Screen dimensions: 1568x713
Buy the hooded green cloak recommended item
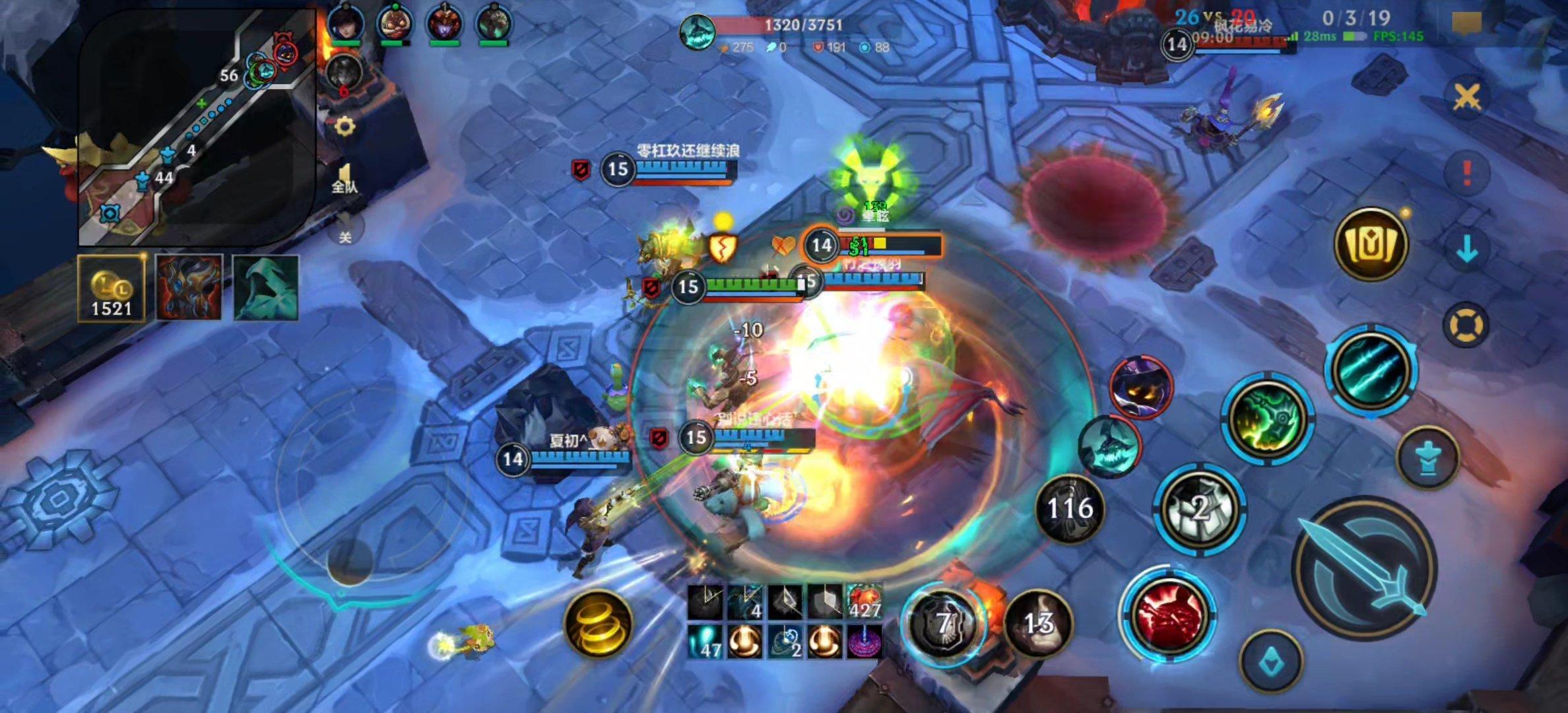coord(266,289)
